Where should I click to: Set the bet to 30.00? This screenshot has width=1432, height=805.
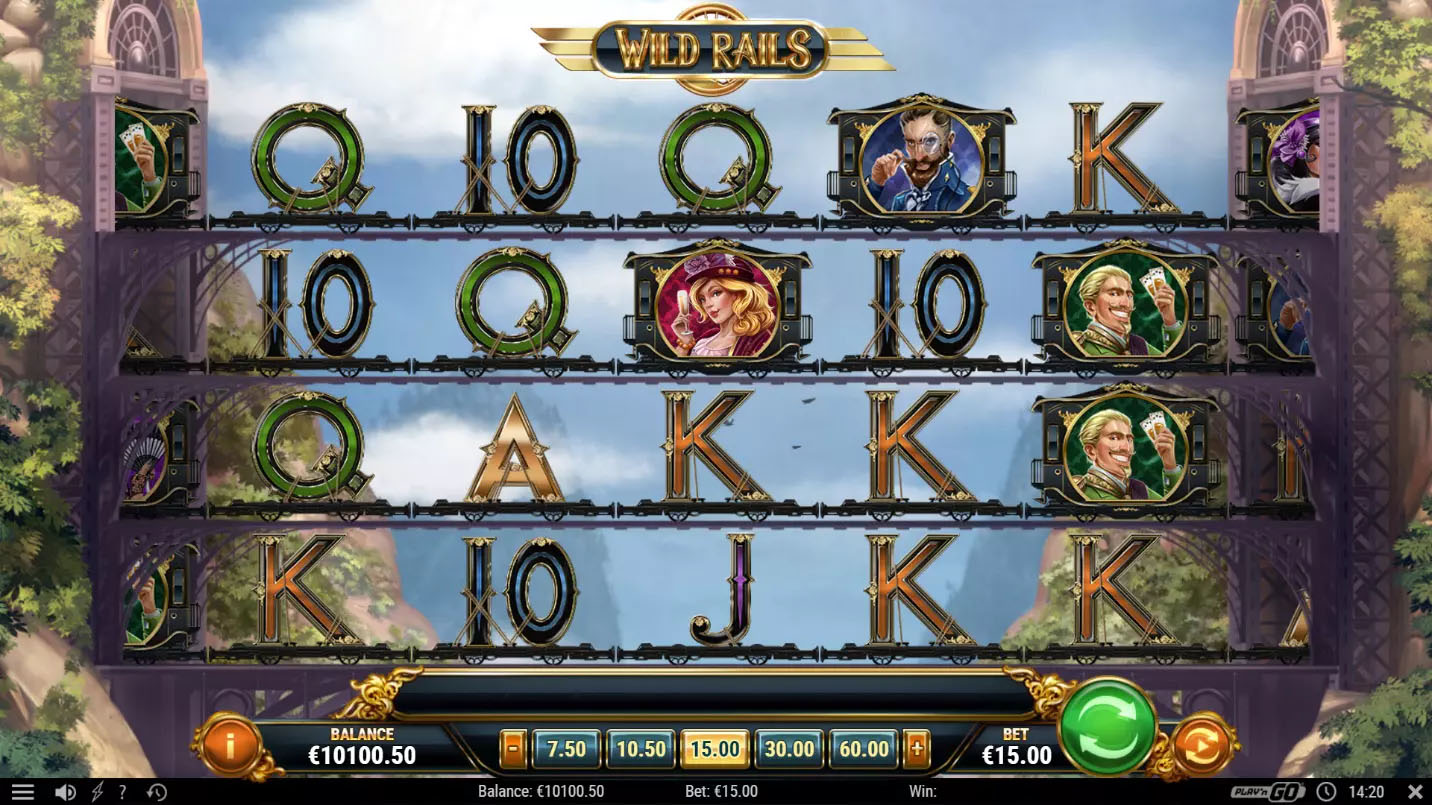789,749
